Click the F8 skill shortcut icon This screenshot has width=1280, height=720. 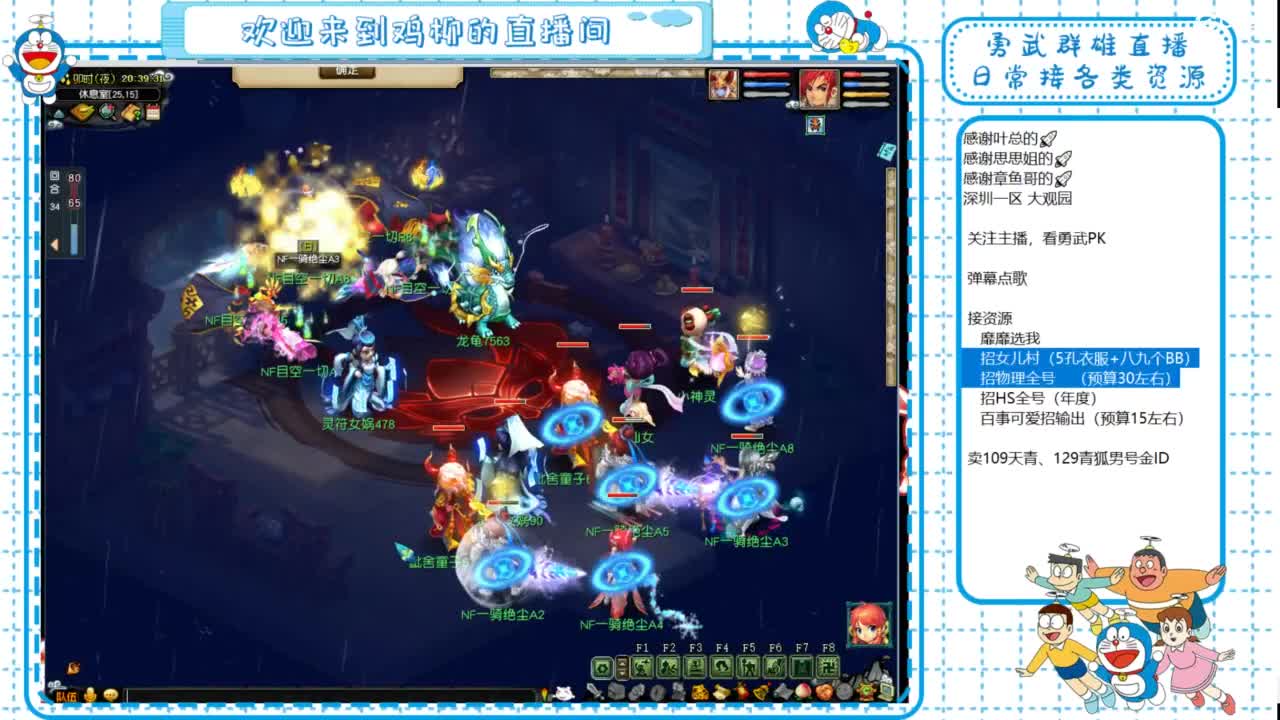click(828, 665)
